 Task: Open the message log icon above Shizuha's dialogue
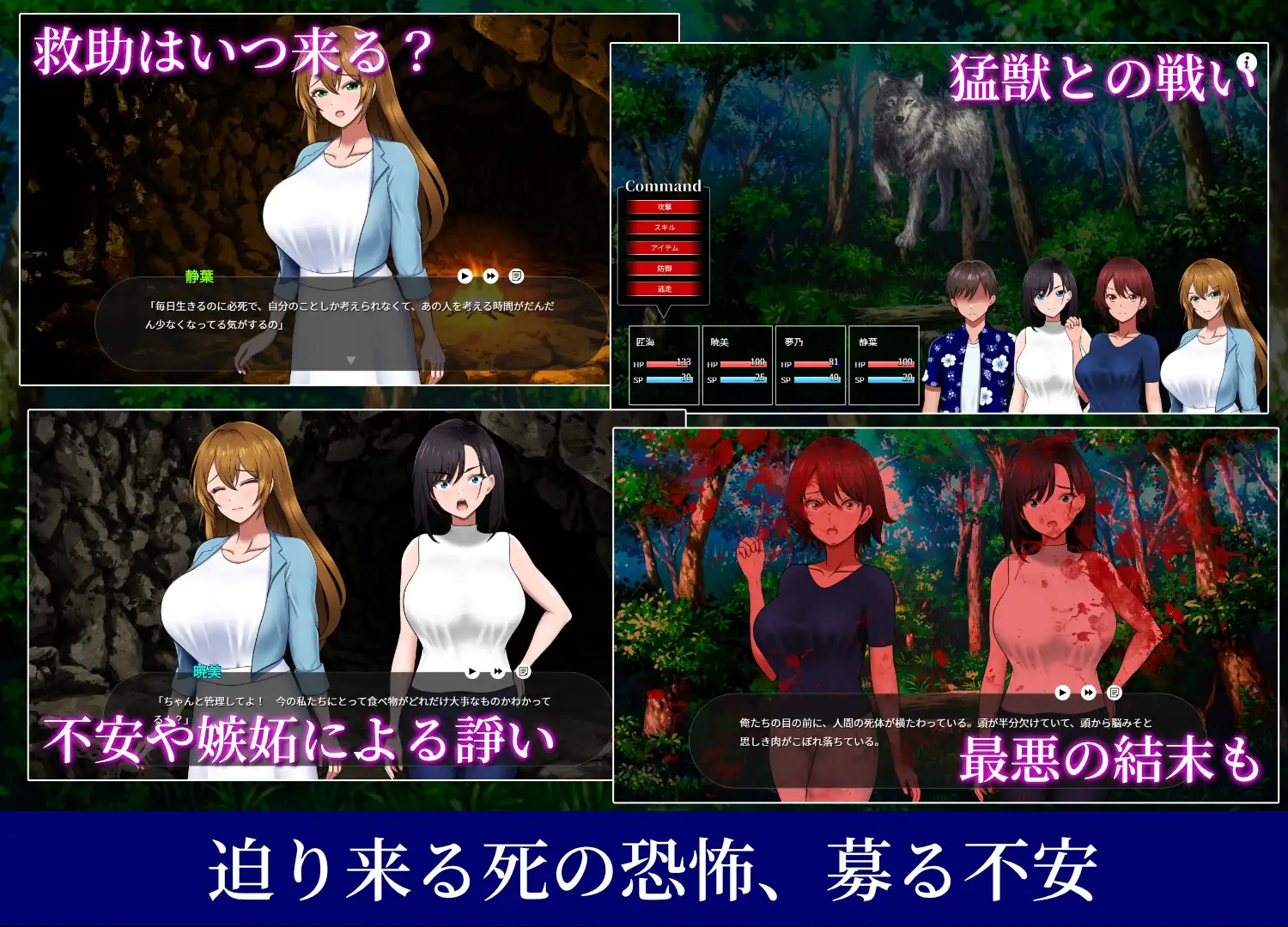[515, 276]
